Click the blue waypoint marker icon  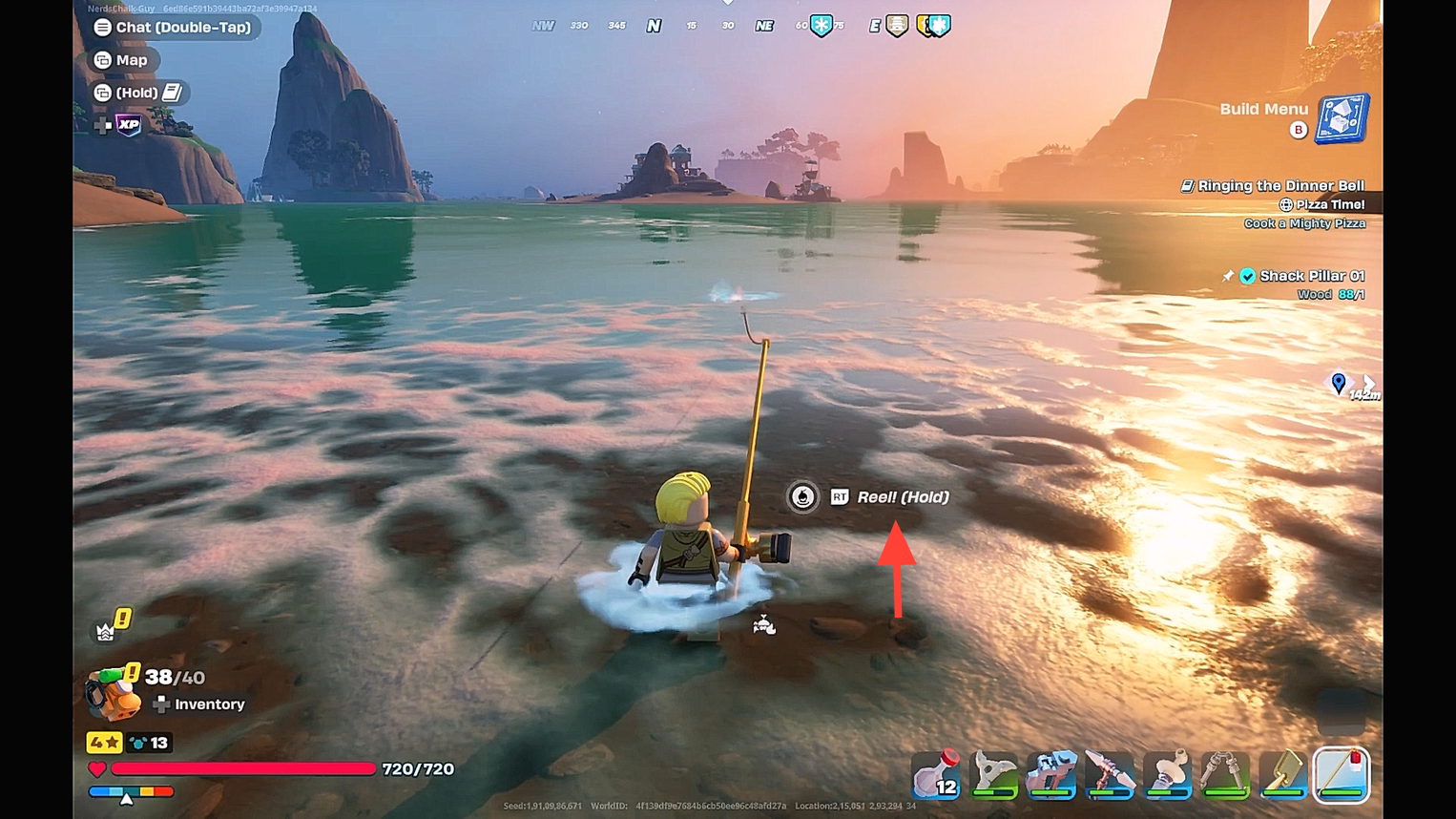[1339, 383]
